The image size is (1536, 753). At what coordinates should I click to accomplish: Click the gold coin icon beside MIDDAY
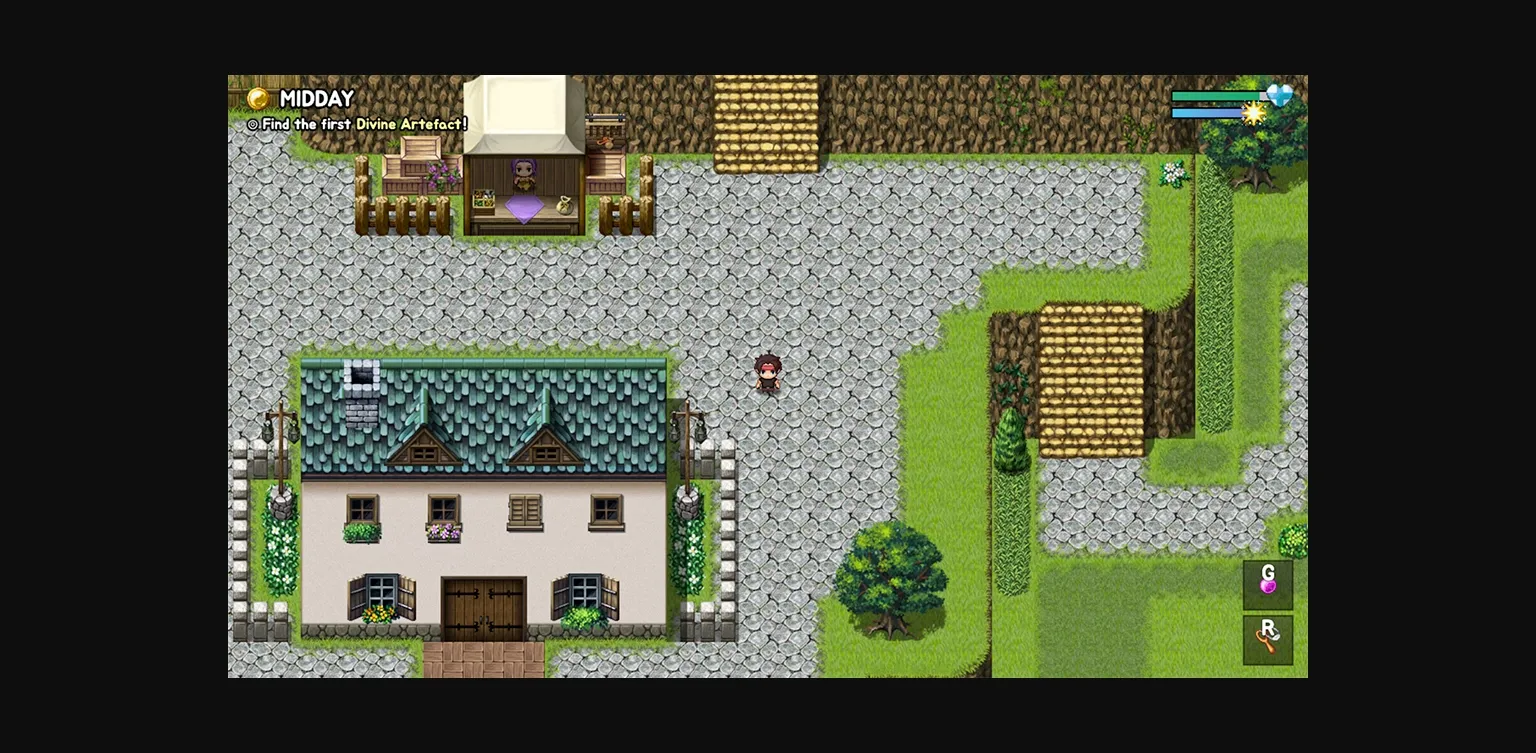[x=257, y=99]
